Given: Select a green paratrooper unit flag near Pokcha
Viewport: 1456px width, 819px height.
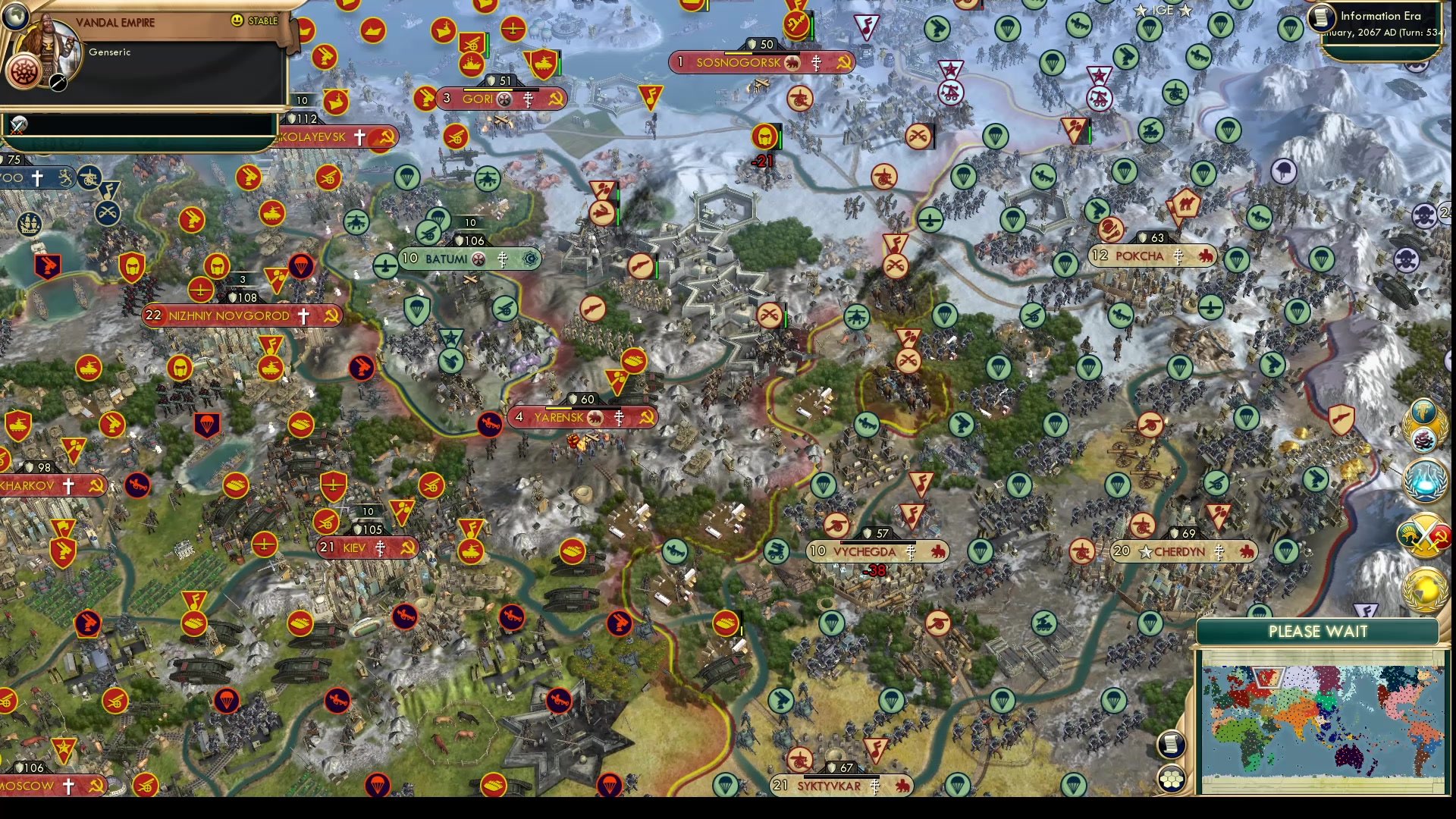Looking at the screenshot, I should [x=1065, y=264].
